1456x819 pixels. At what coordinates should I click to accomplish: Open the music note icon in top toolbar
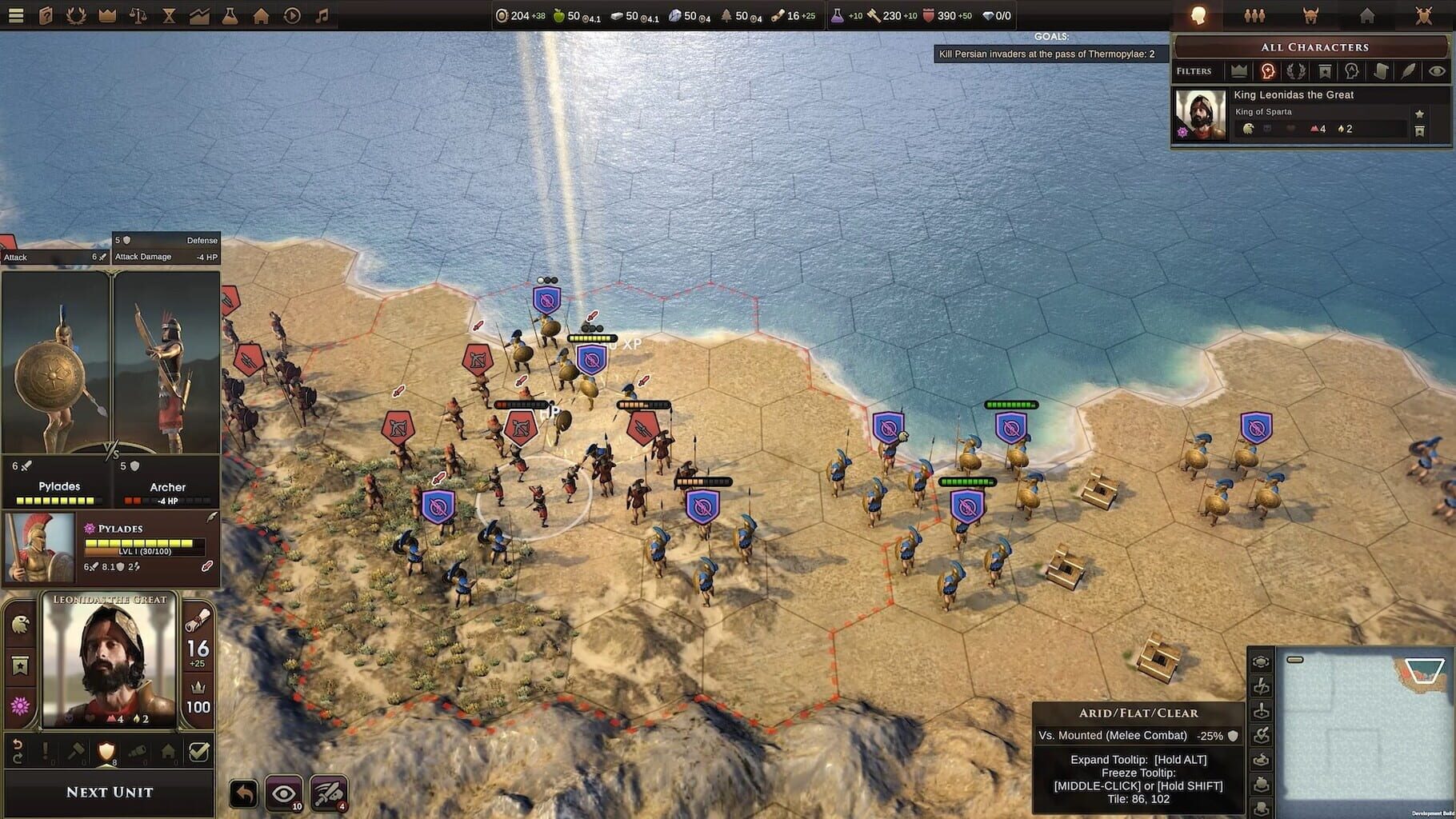321,16
